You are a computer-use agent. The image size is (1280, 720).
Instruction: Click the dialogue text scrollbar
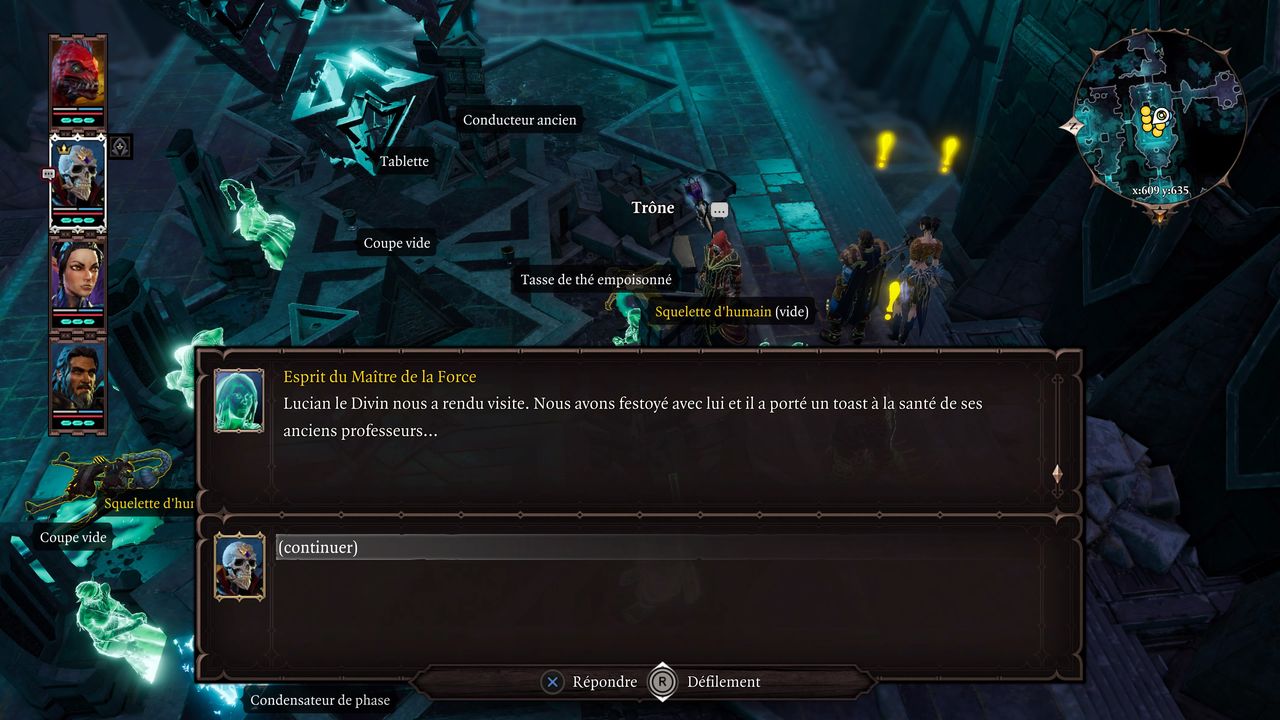click(x=1057, y=435)
